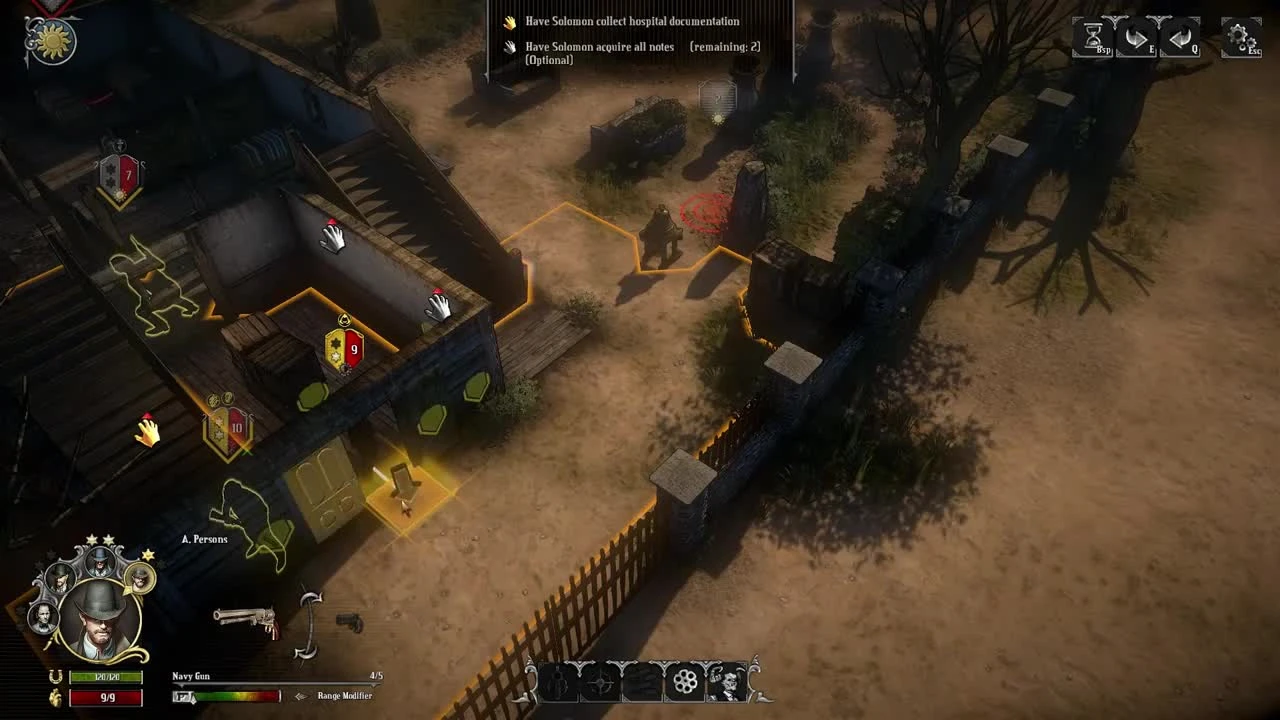Expand the left arrow next to Range Modifier
The width and height of the screenshot is (1280, 720).
tap(301, 695)
